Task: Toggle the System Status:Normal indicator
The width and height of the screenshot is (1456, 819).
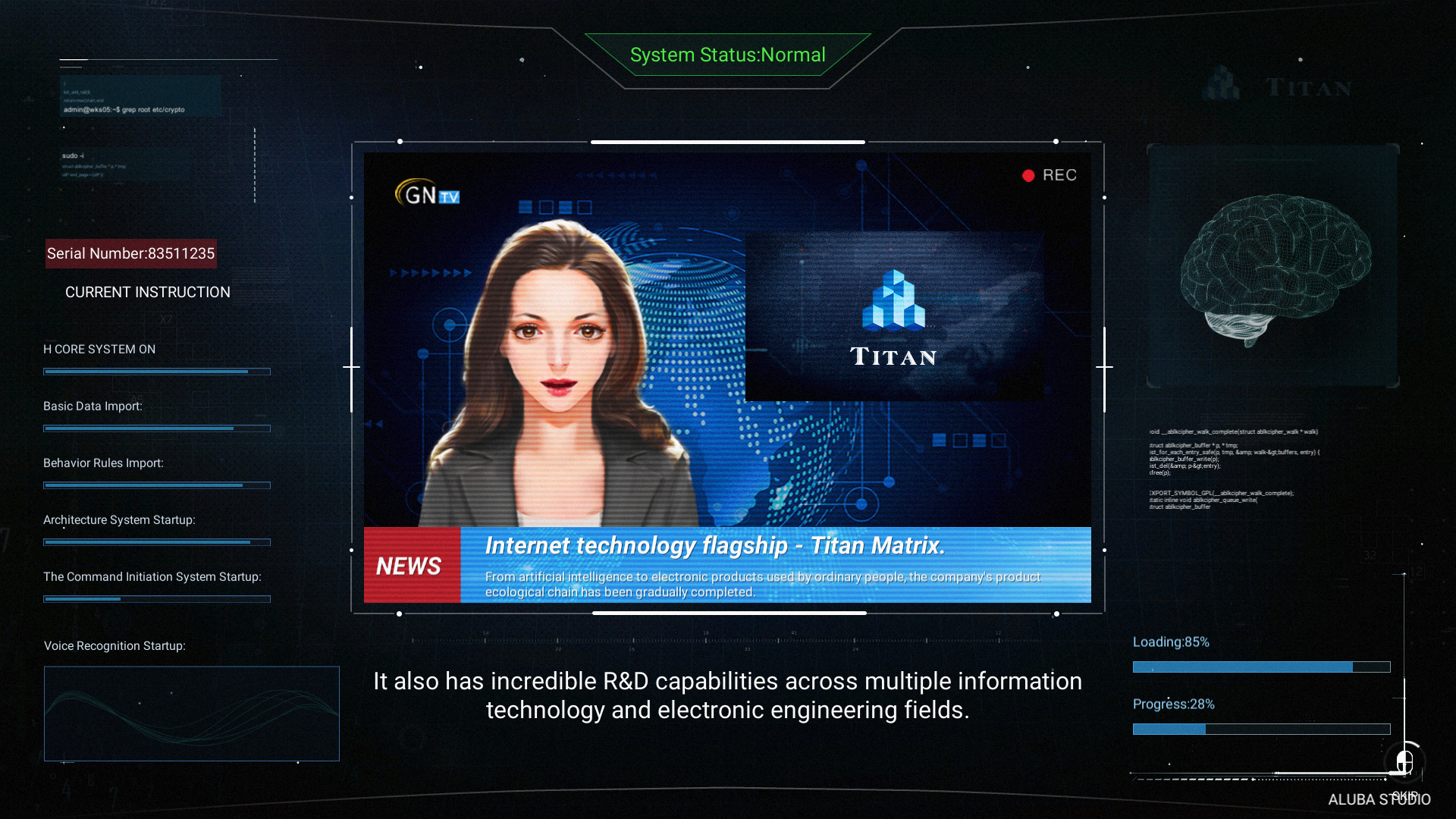Action: click(x=727, y=55)
